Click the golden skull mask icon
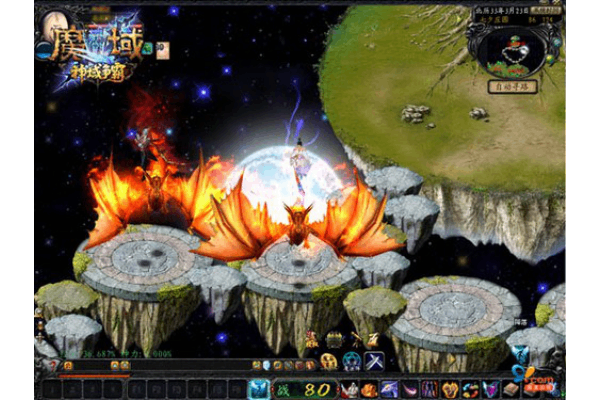This screenshot has width=600, height=400. (x=329, y=361)
